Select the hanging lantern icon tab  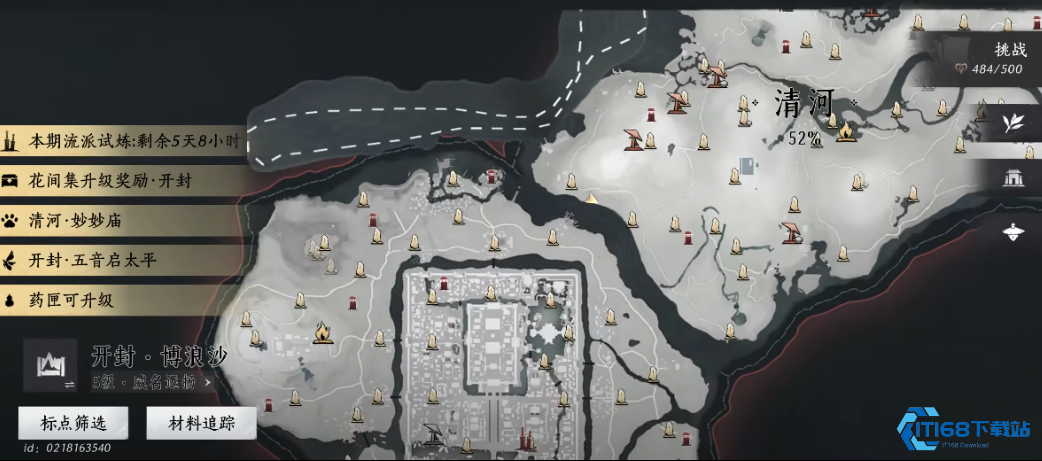1014,230
